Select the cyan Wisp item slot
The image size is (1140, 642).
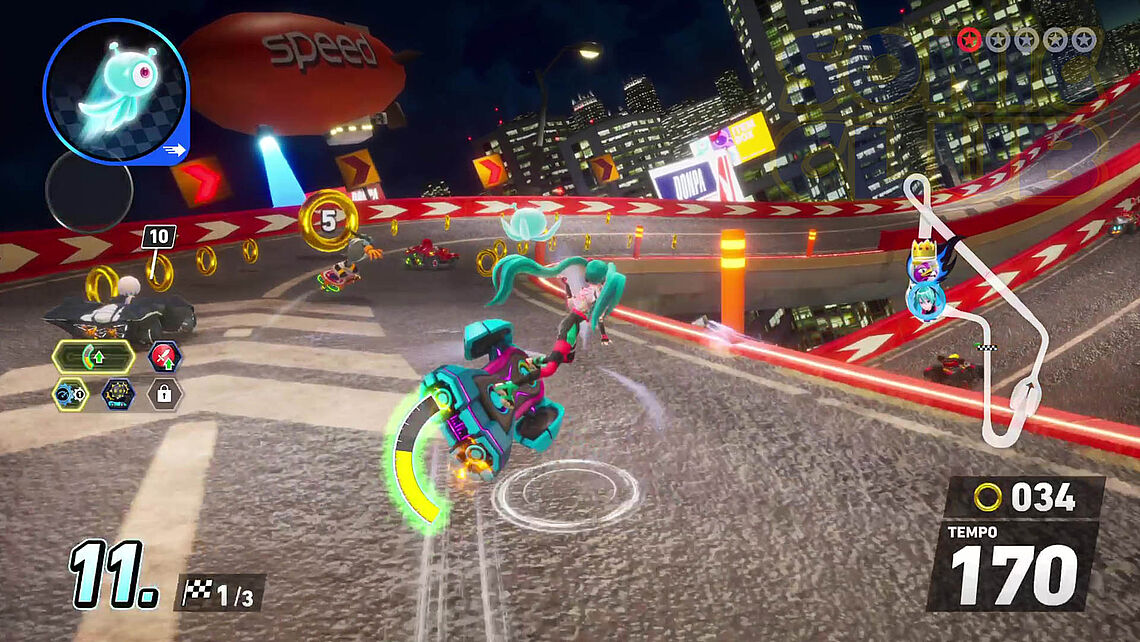[115, 92]
